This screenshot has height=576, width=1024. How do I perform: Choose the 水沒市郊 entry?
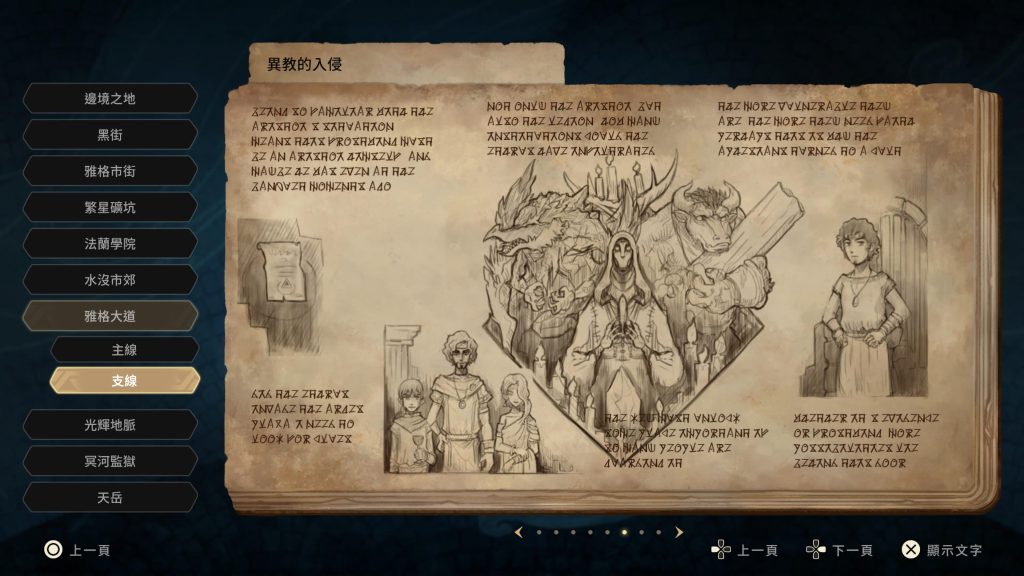pos(110,280)
